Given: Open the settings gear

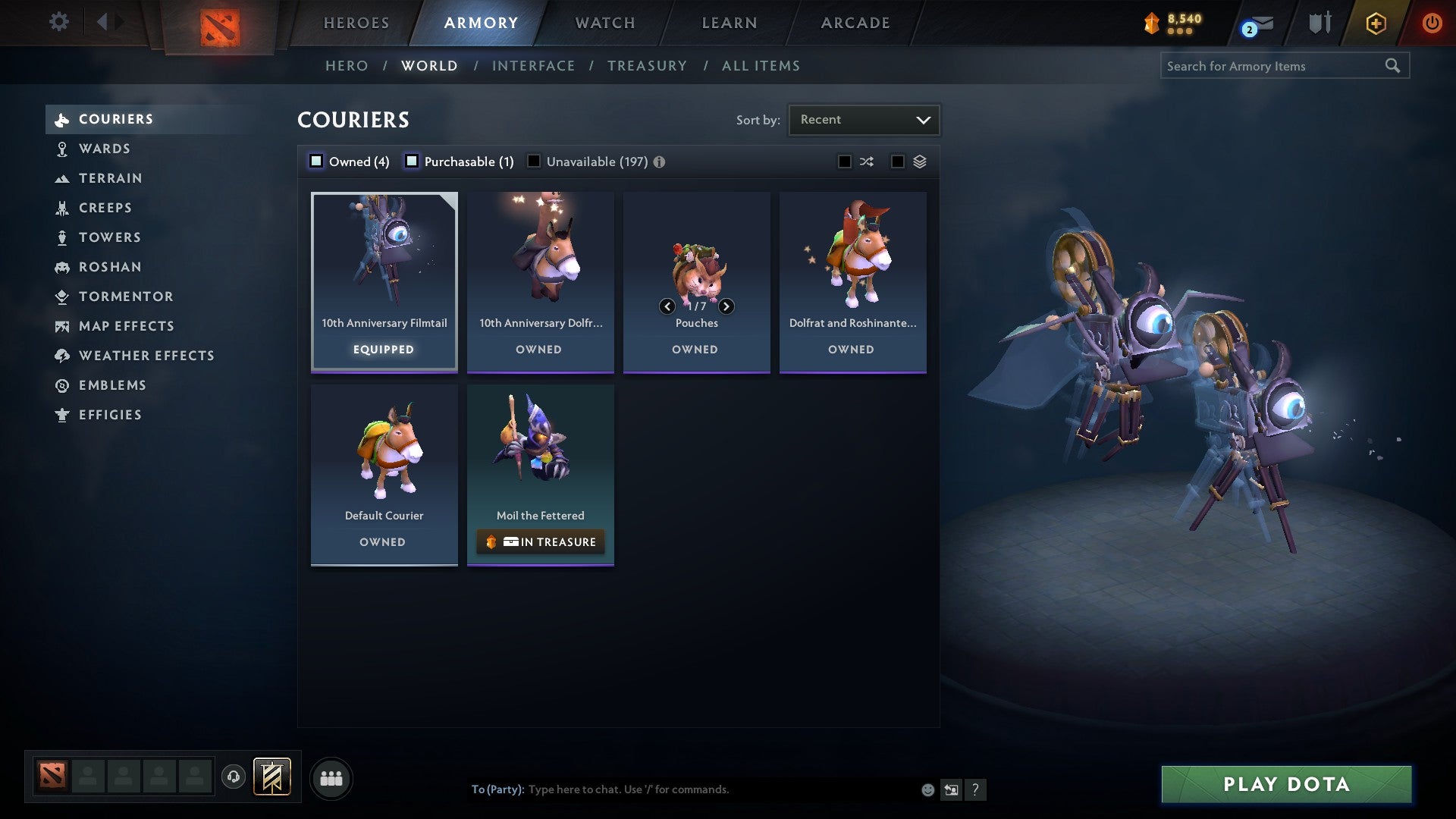Looking at the screenshot, I should coord(58,22).
